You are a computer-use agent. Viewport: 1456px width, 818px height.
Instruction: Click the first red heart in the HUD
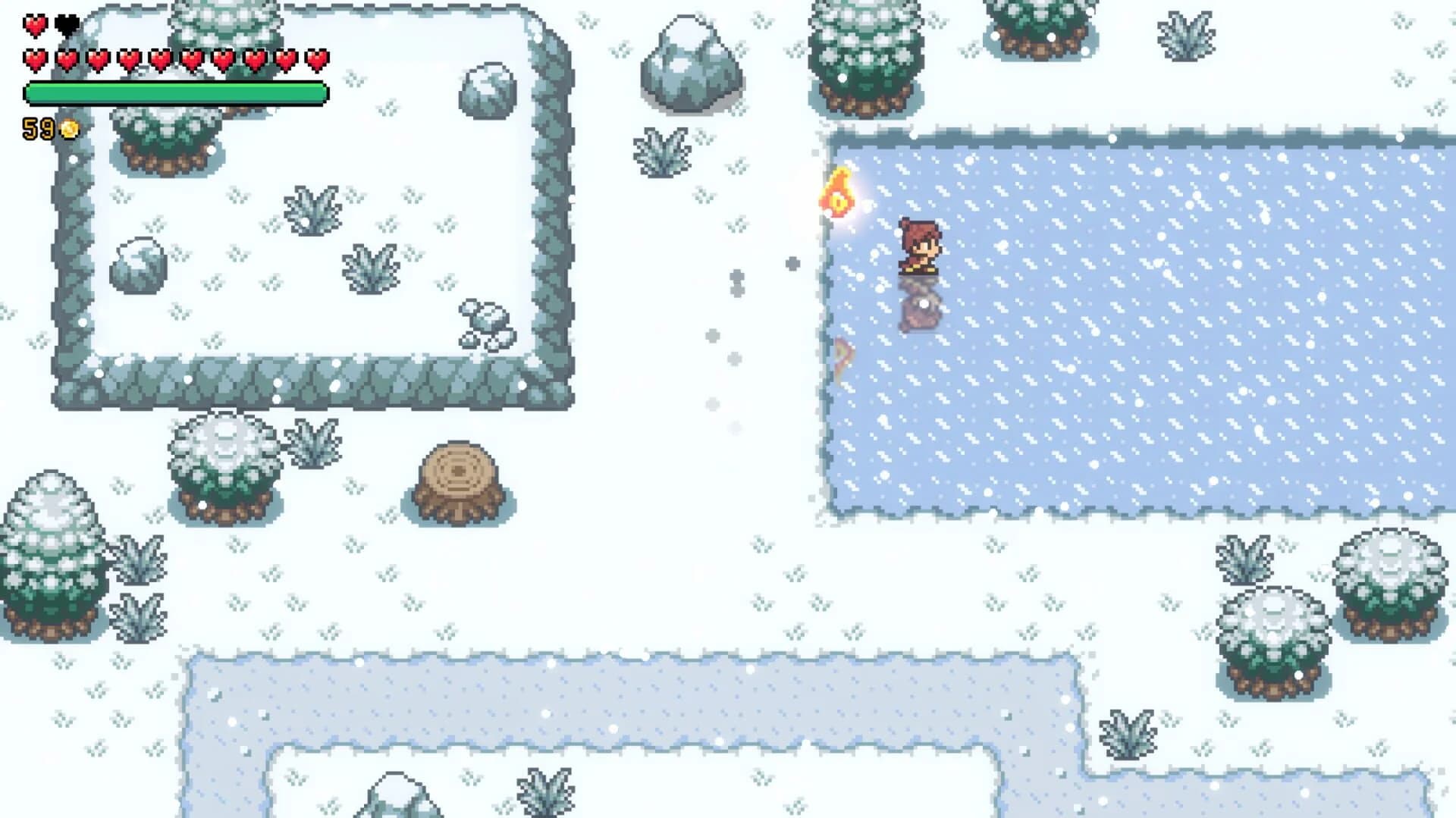pos(33,24)
